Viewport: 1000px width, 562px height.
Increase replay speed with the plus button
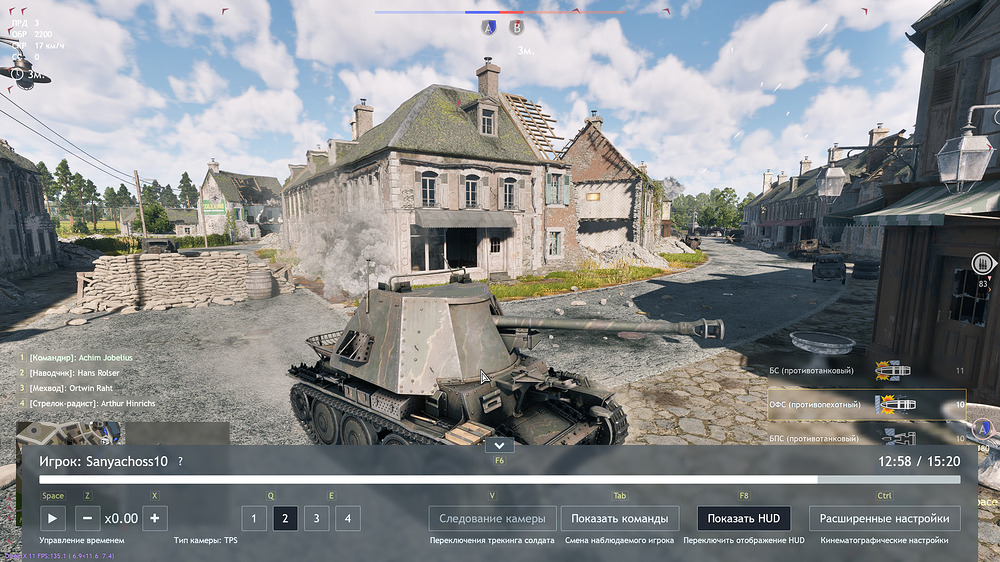tap(154, 518)
